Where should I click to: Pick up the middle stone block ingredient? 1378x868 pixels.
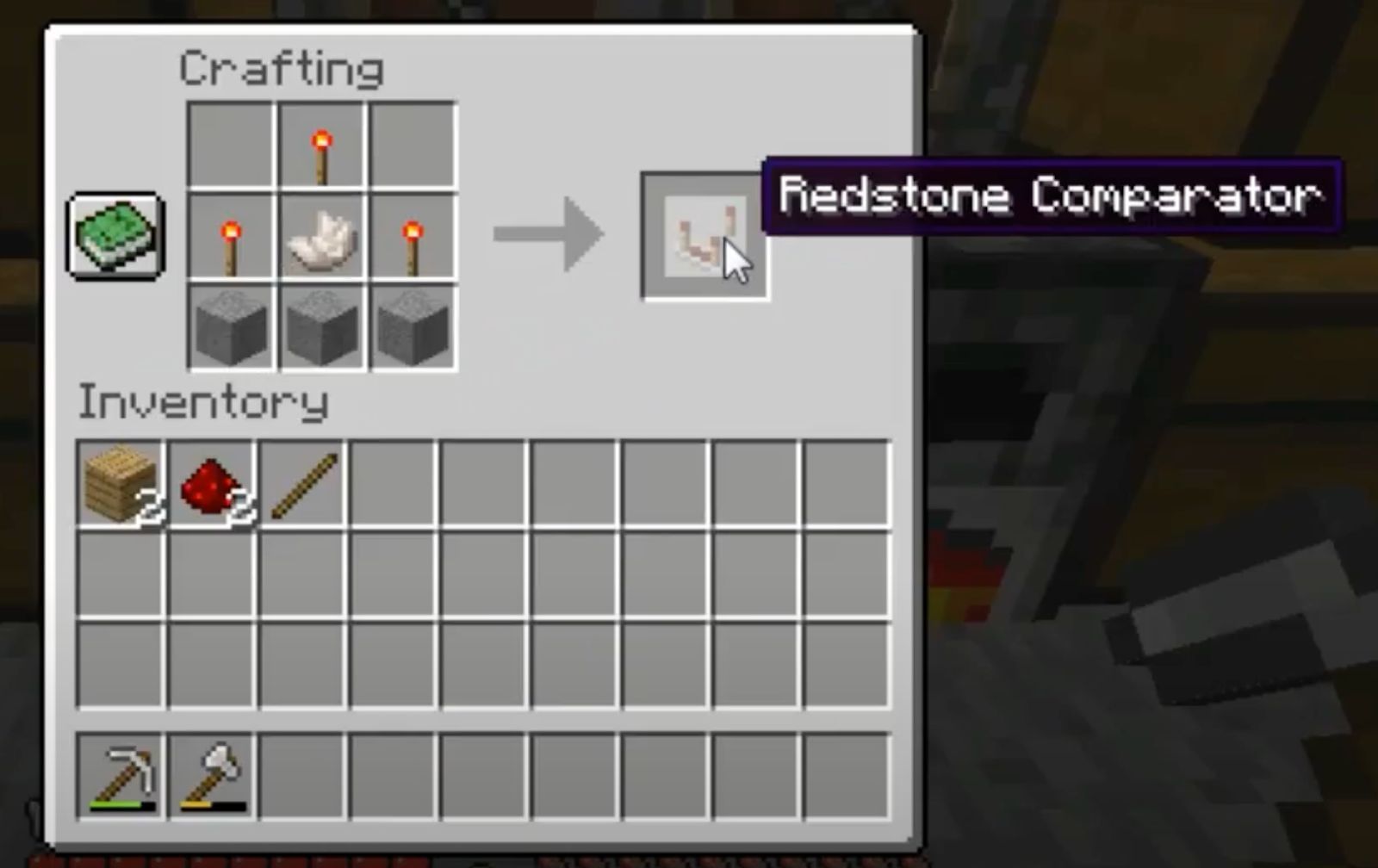coord(321,327)
